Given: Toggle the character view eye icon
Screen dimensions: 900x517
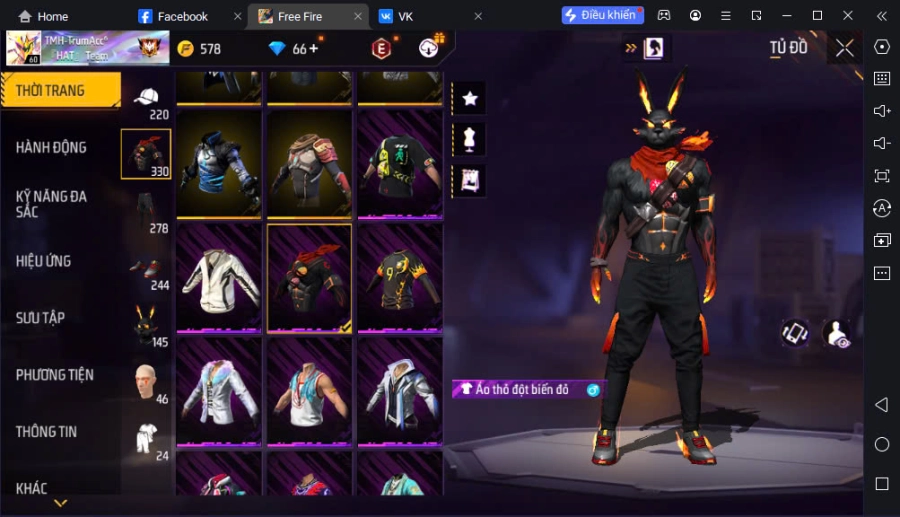Looking at the screenshot, I should point(836,334).
